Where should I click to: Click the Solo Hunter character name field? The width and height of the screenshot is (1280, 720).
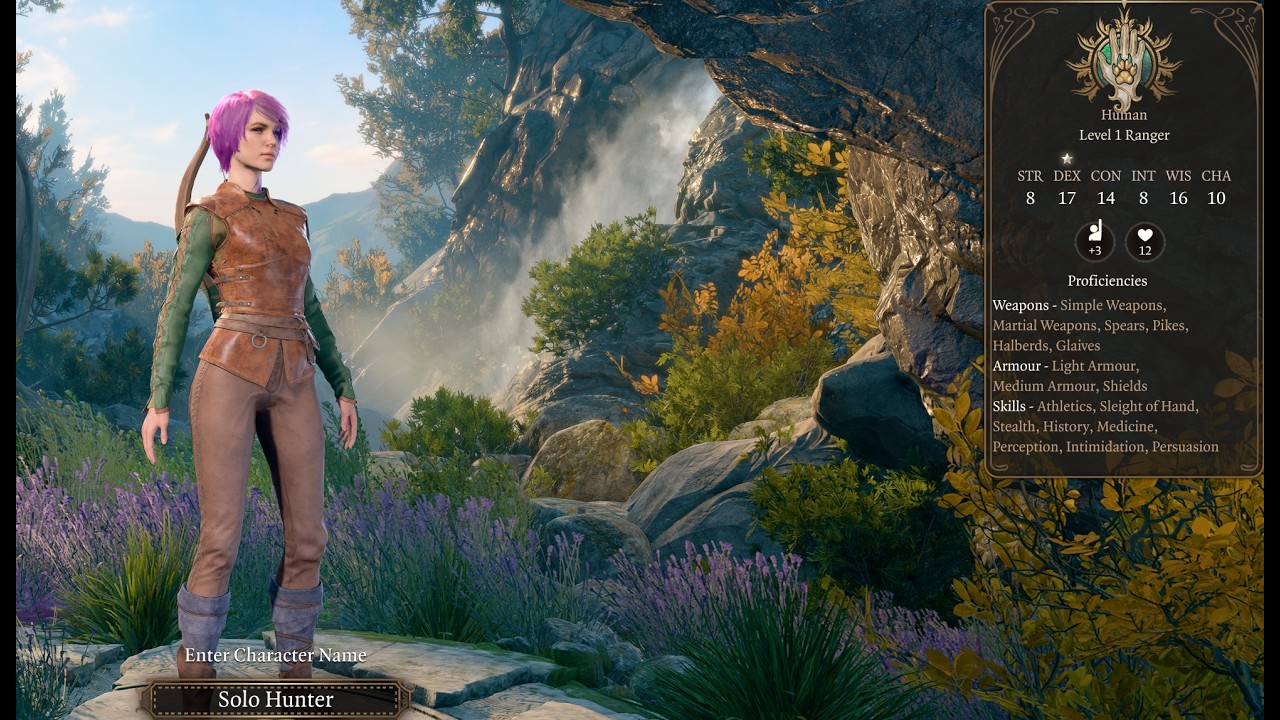pyautogui.click(x=276, y=699)
